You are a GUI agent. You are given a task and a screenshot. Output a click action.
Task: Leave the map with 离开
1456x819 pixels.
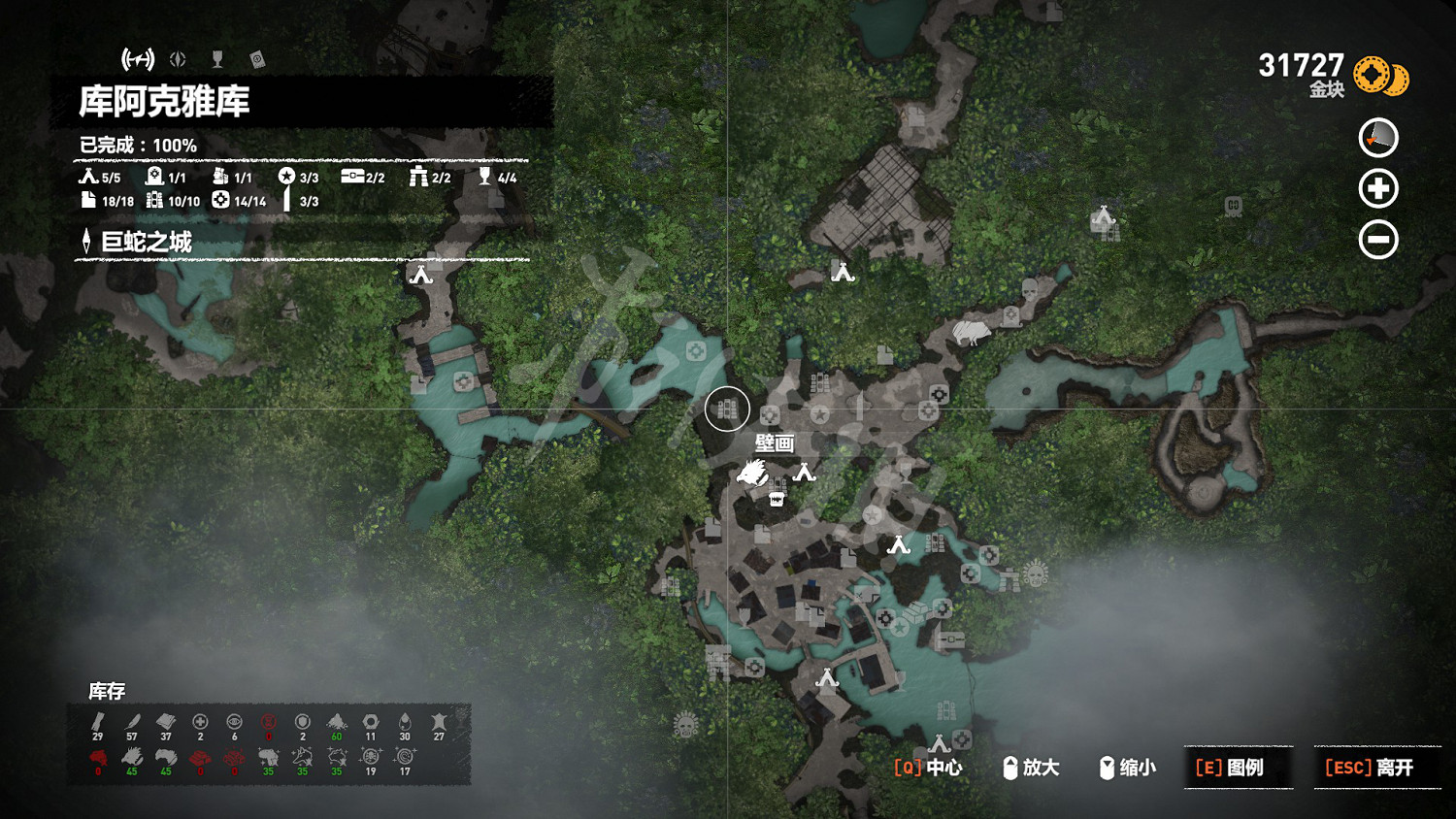[x=1370, y=768]
